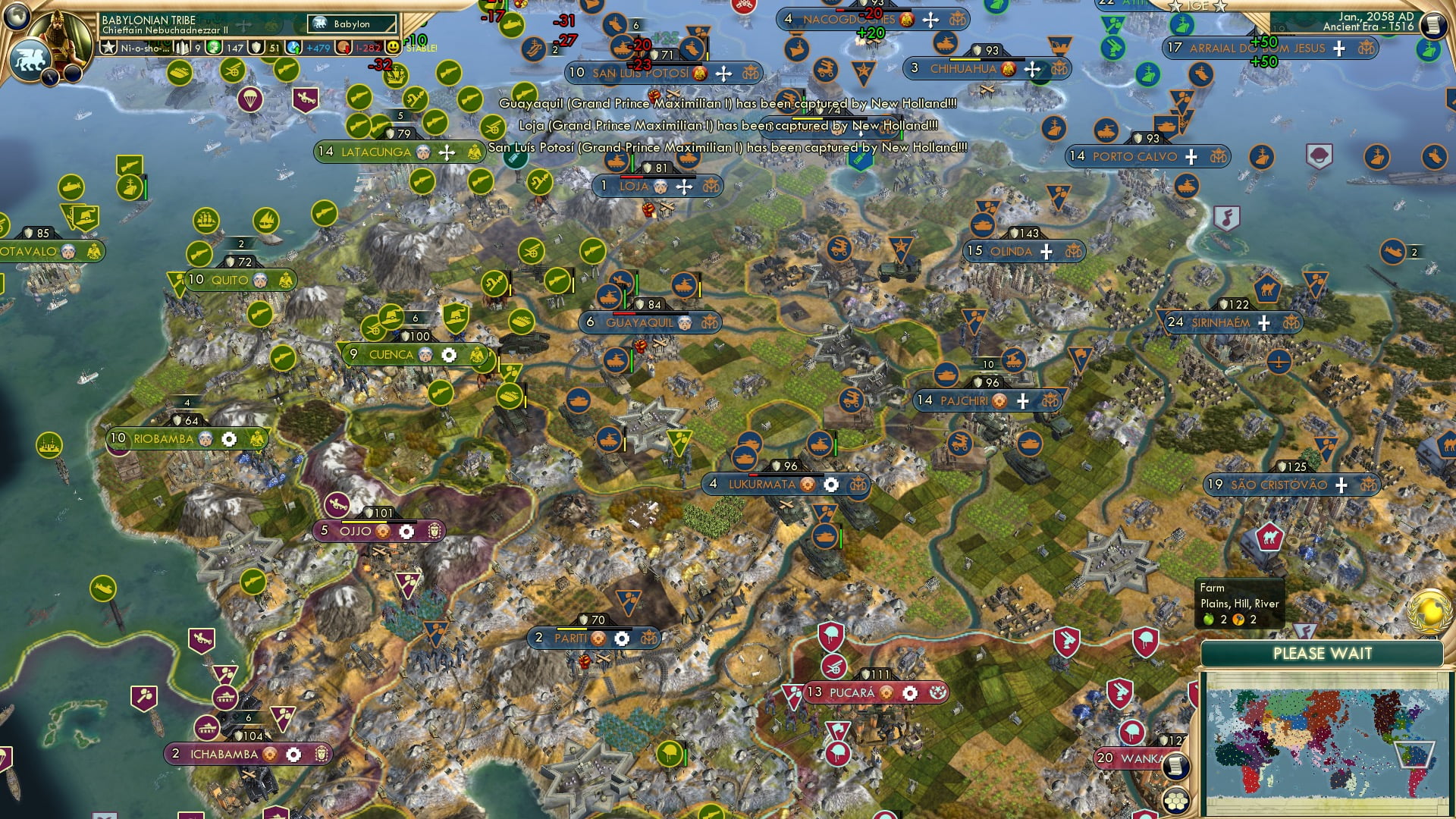This screenshot has height=819, width=1456.
Task: Open the In-Game Editor via IGE label
Action: pos(1197,5)
